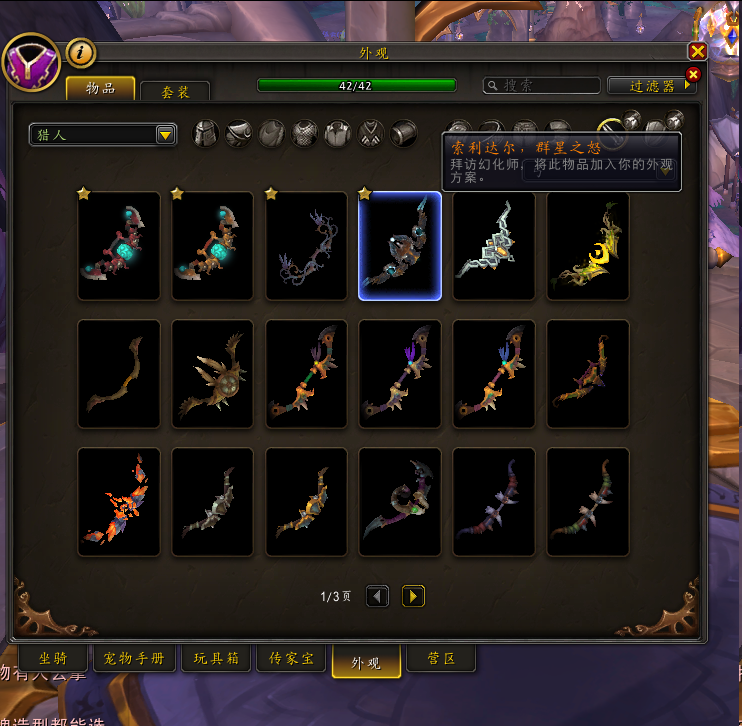Choose the shoulder armor slot icon
The image size is (742, 726).
[238, 134]
